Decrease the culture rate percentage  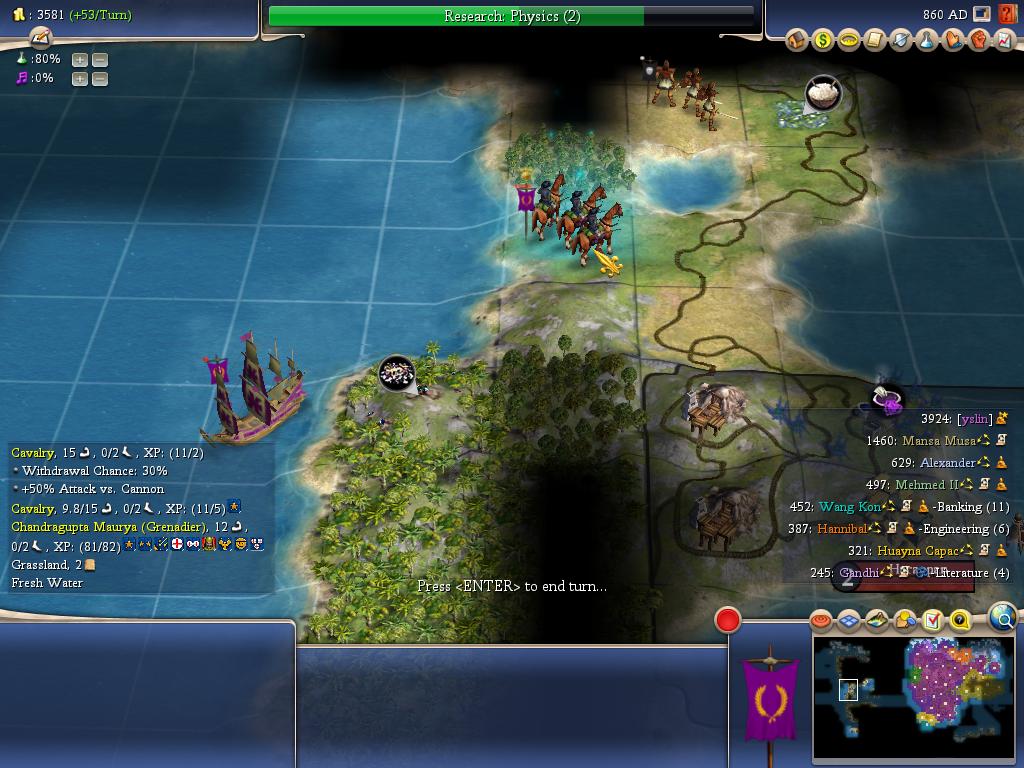point(100,78)
